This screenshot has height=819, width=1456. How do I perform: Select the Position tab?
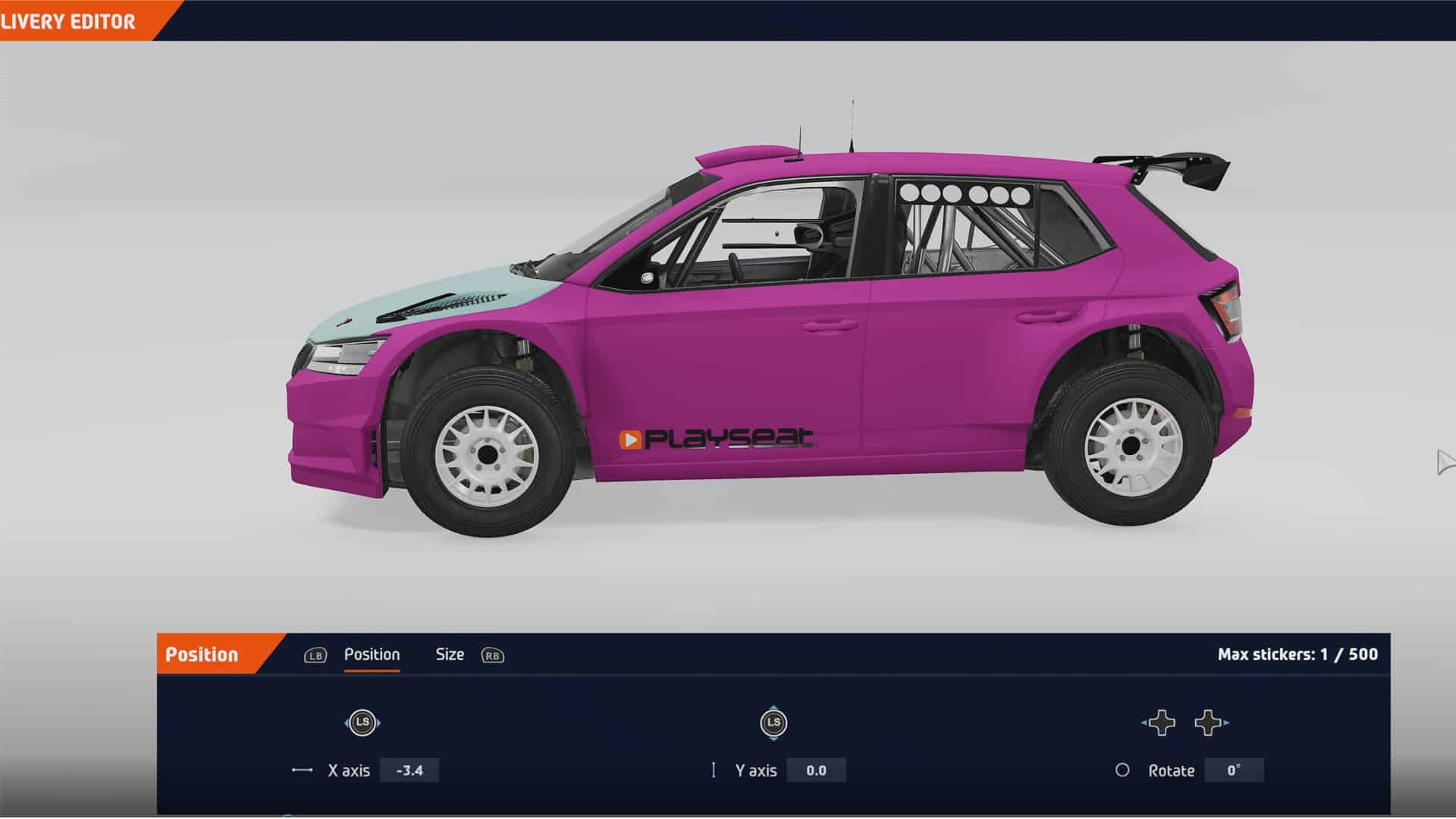point(372,654)
